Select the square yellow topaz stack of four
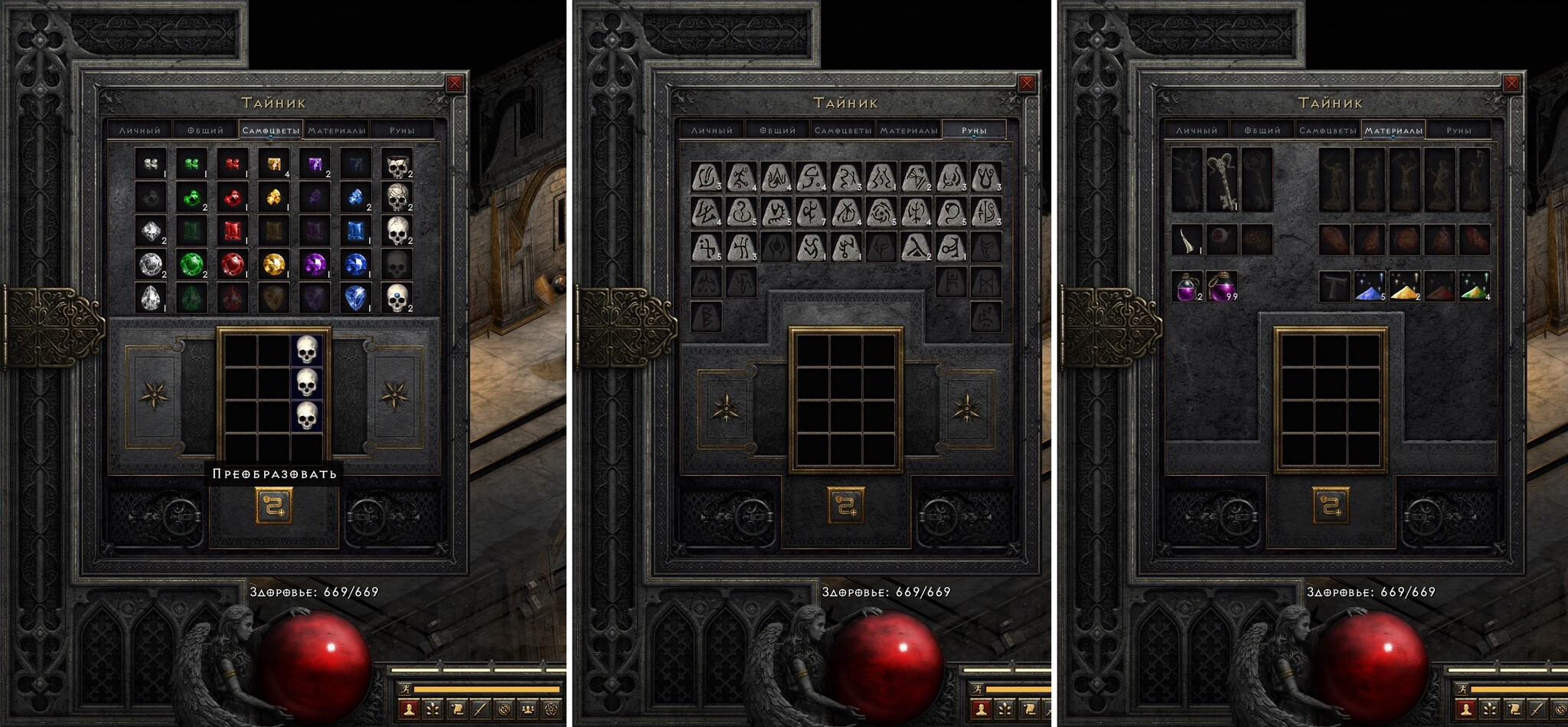Viewport: 1568px width, 727px height. pos(273,164)
